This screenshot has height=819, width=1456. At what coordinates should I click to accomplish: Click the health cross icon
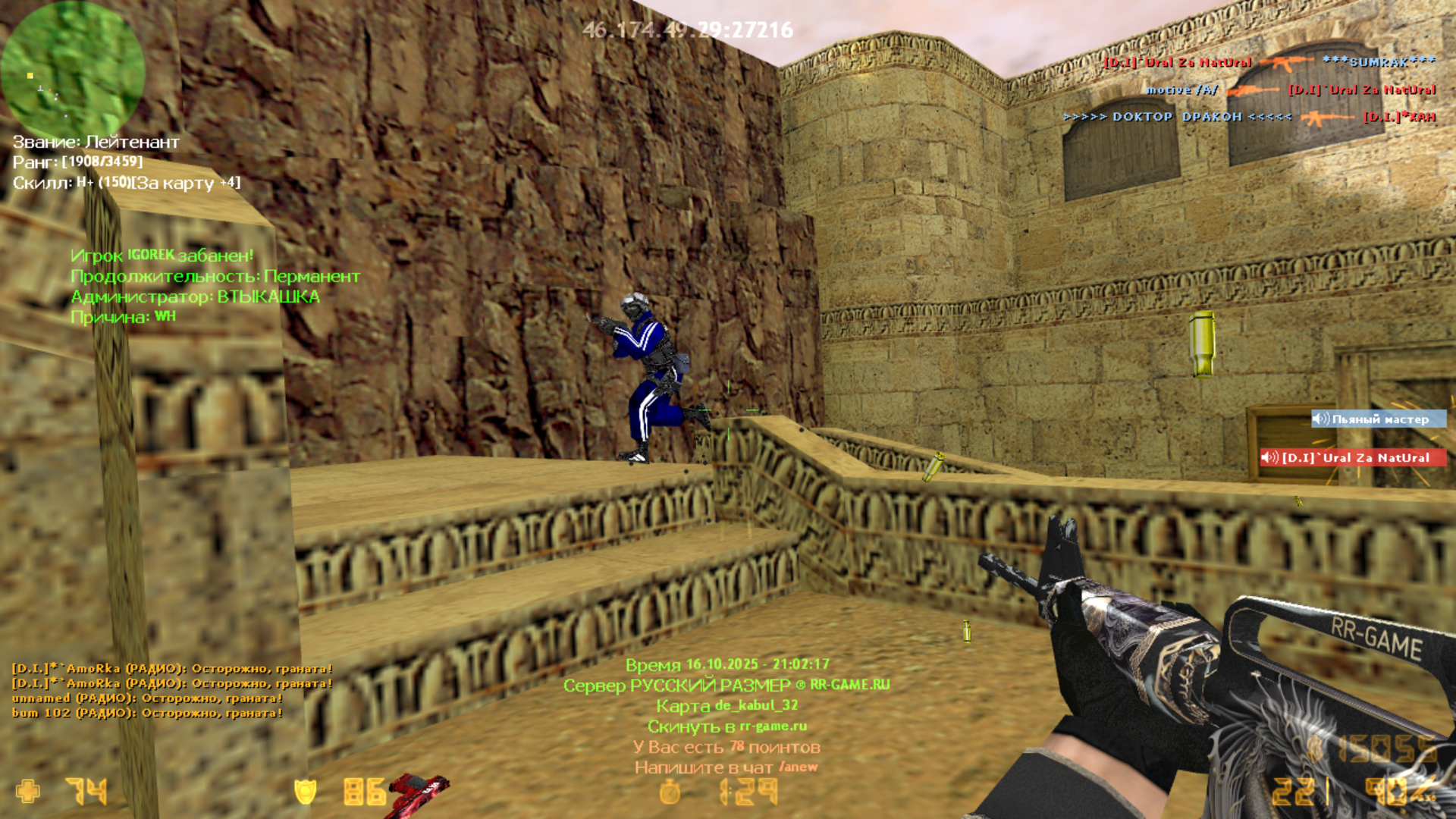coord(28,792)
